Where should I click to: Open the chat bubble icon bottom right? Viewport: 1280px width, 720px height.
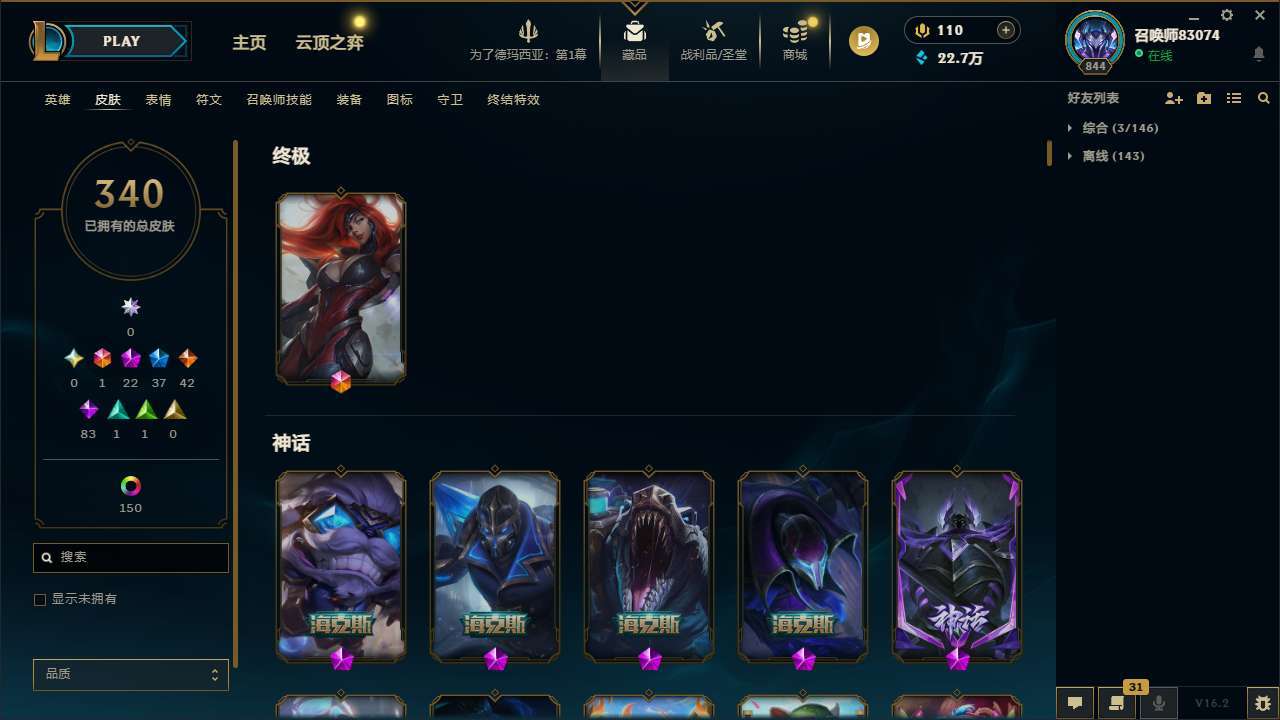pos(1075,701)
